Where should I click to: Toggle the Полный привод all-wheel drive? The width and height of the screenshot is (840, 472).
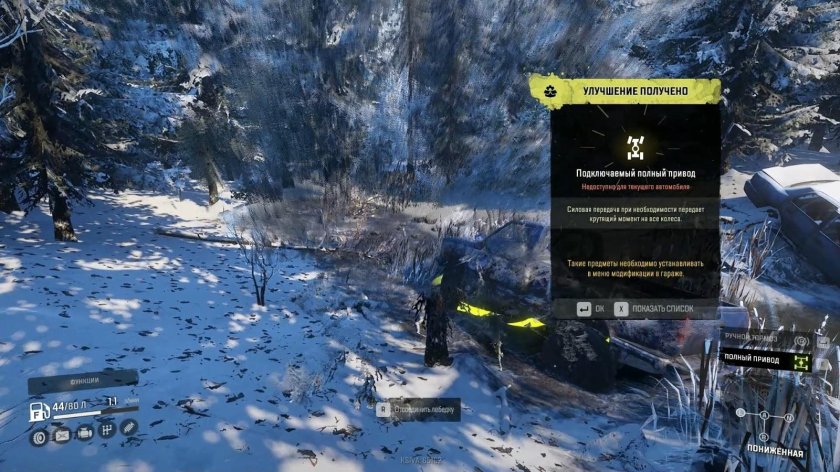pos(767,359)
